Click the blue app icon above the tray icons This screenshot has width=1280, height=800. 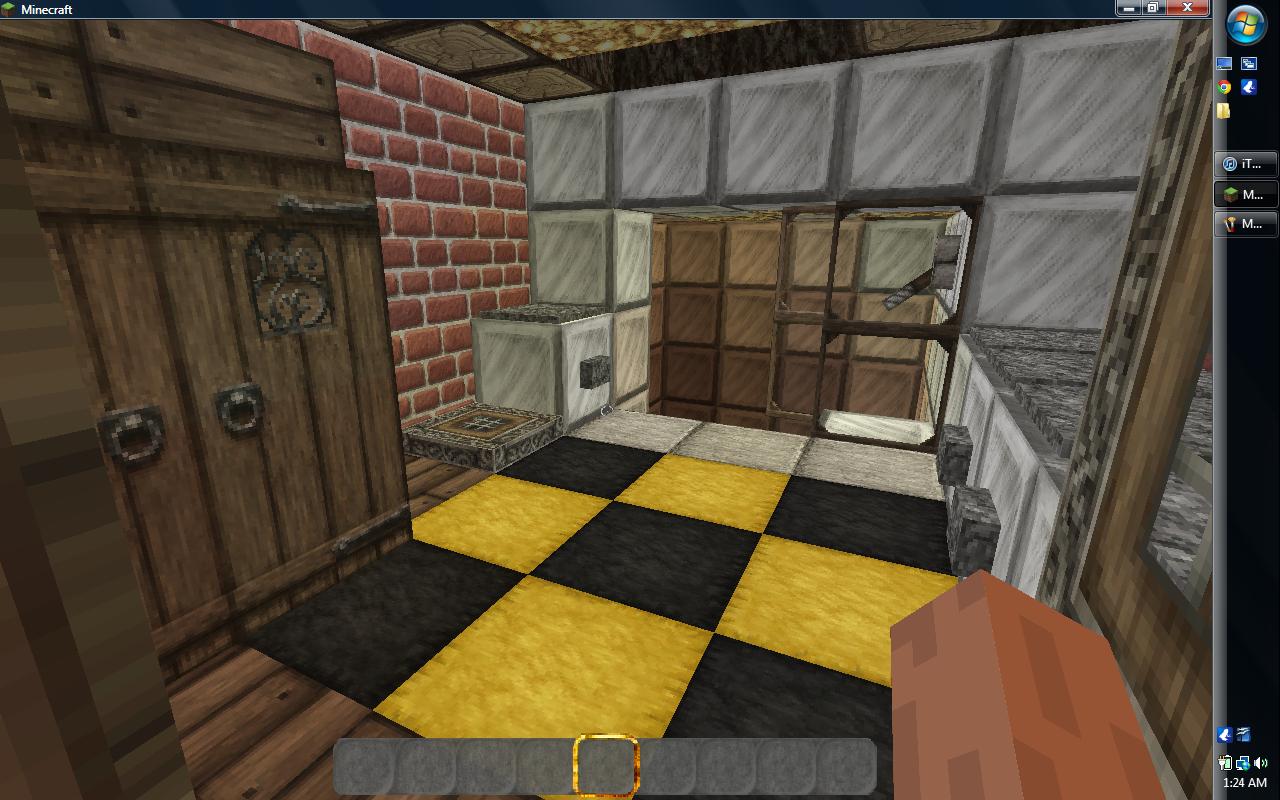pyautogui.click(x=1224, y=735)
